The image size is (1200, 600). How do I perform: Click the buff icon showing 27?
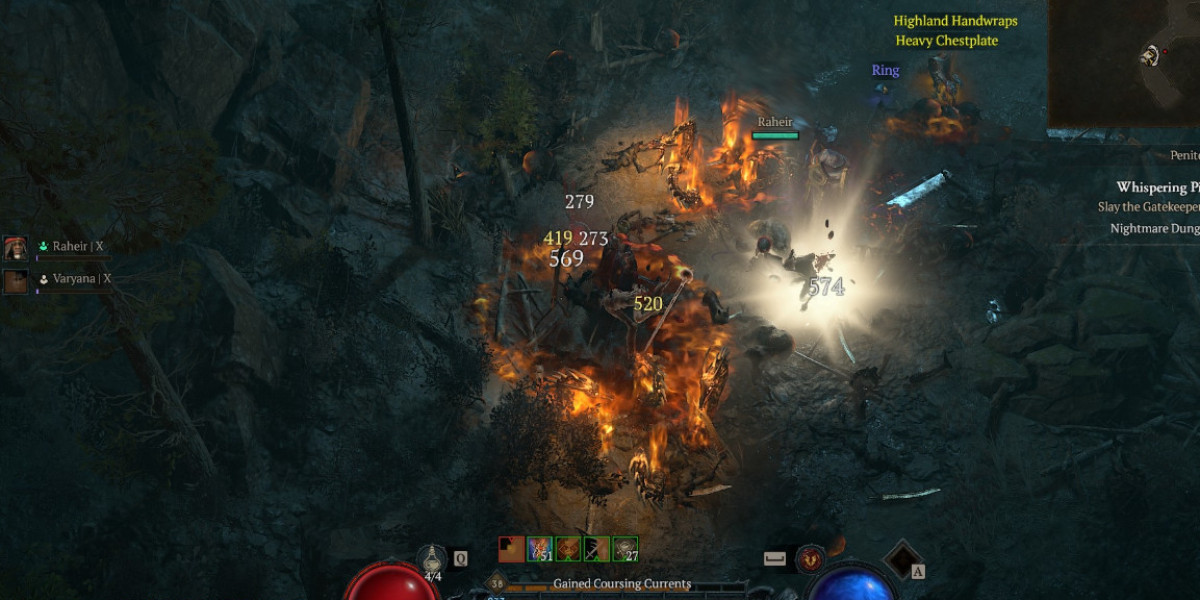pos(626,549)
